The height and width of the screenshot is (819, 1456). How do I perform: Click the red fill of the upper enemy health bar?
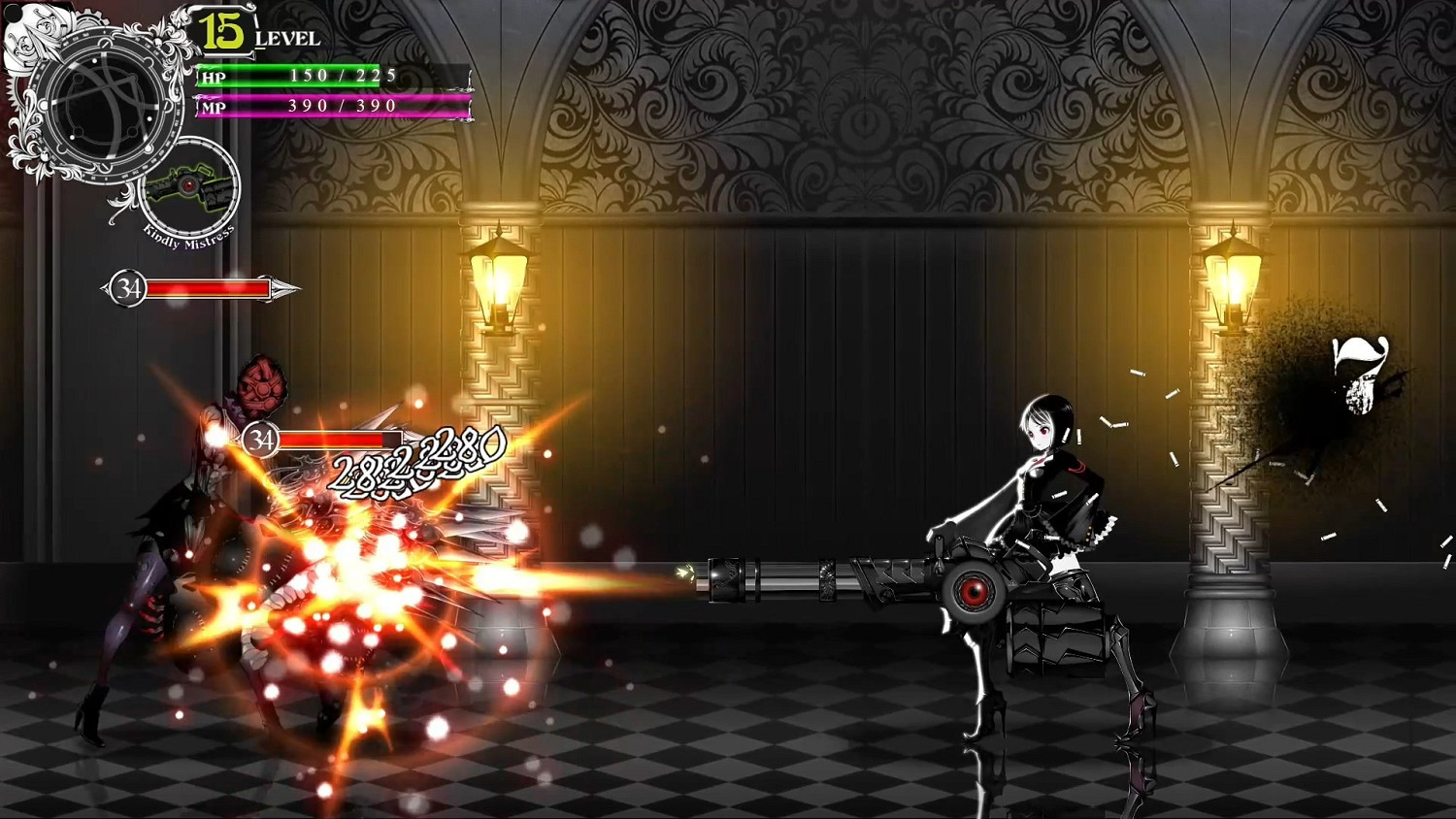click(209, 288)
